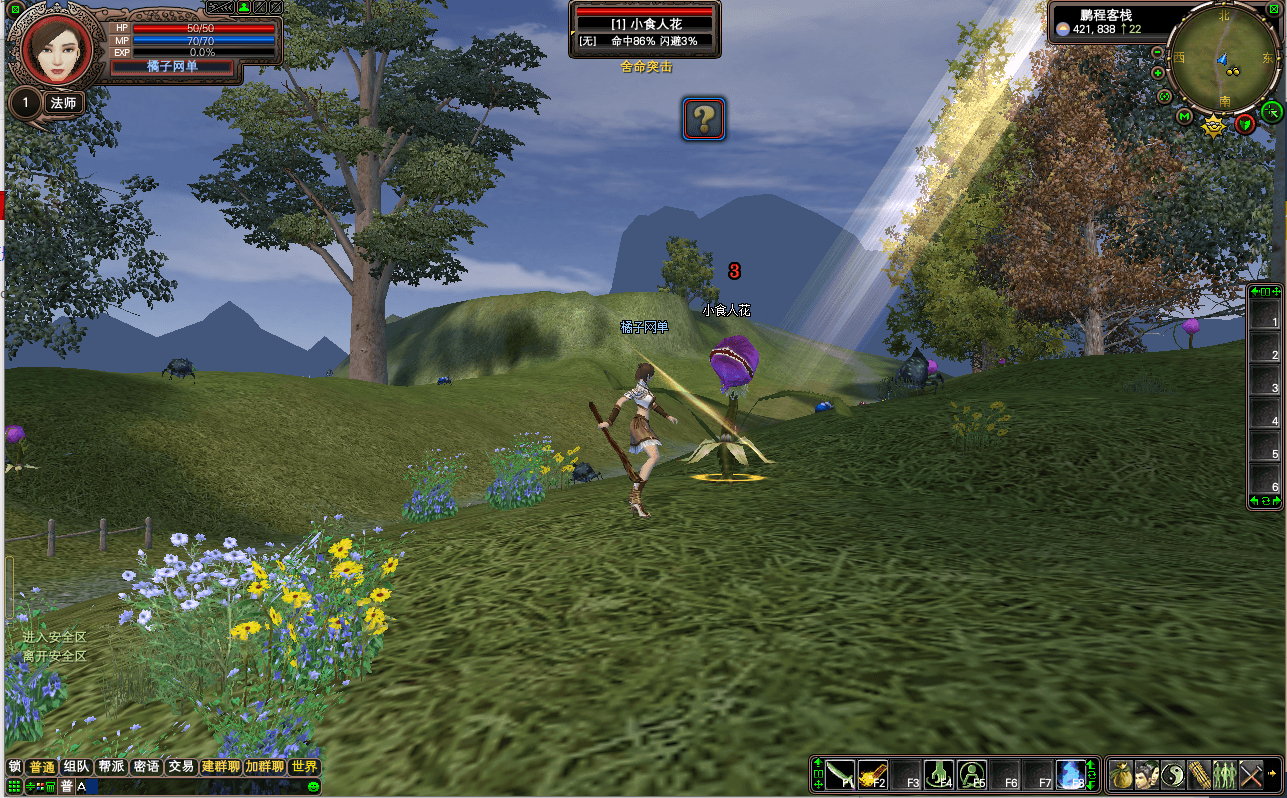The width and height of the screenshot is (1287, 798).
Task: Use the F2 golden hammer skill
Action: tap(872, 774)
